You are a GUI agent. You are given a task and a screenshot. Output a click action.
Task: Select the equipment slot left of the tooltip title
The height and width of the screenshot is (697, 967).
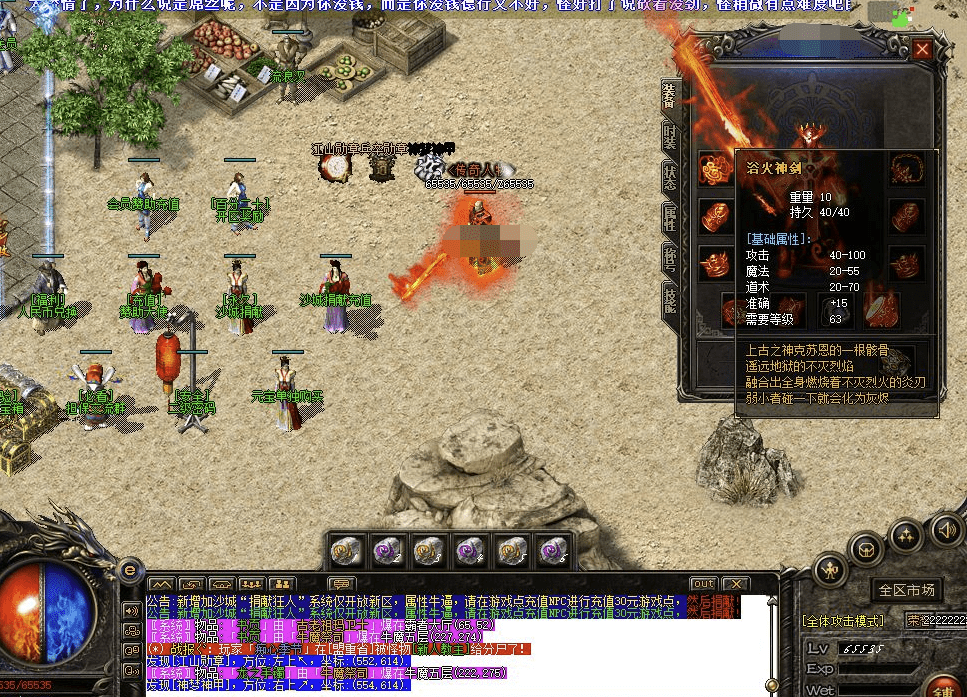[x=714, y=168]
